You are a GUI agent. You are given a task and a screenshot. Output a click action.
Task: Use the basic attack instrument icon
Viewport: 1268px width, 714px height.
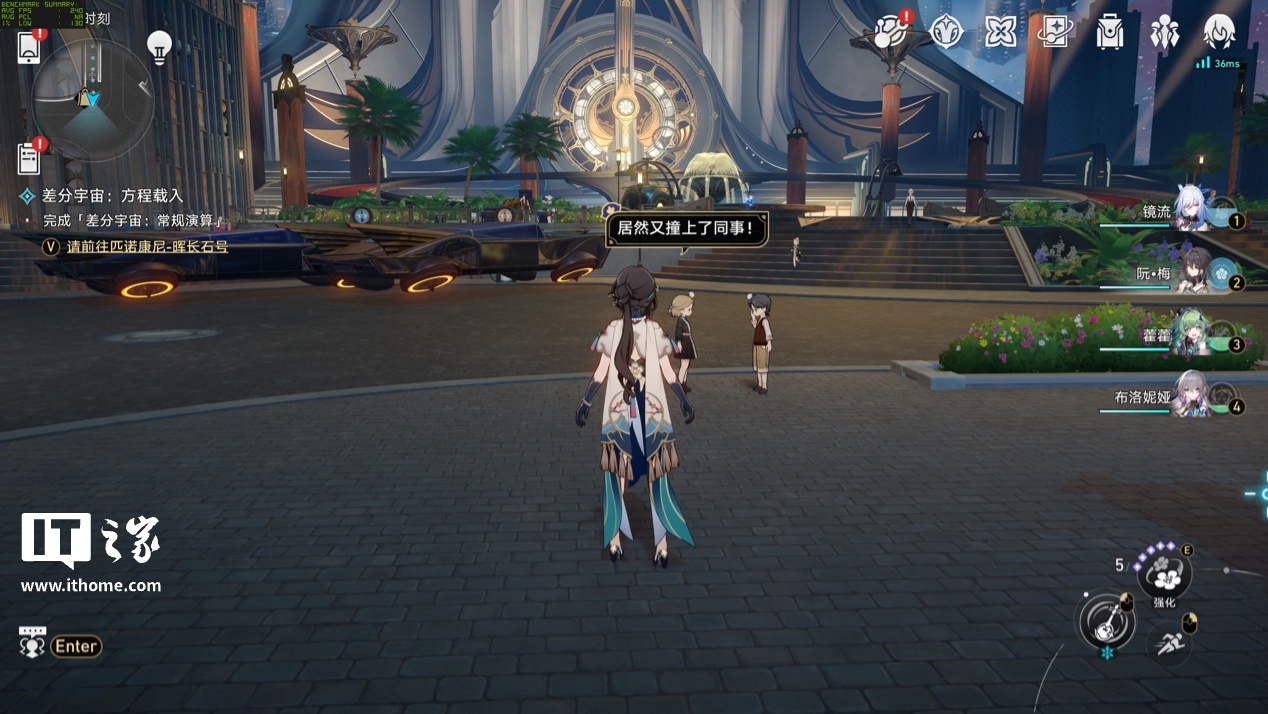pyautogui.click(x=1104, y=620)
